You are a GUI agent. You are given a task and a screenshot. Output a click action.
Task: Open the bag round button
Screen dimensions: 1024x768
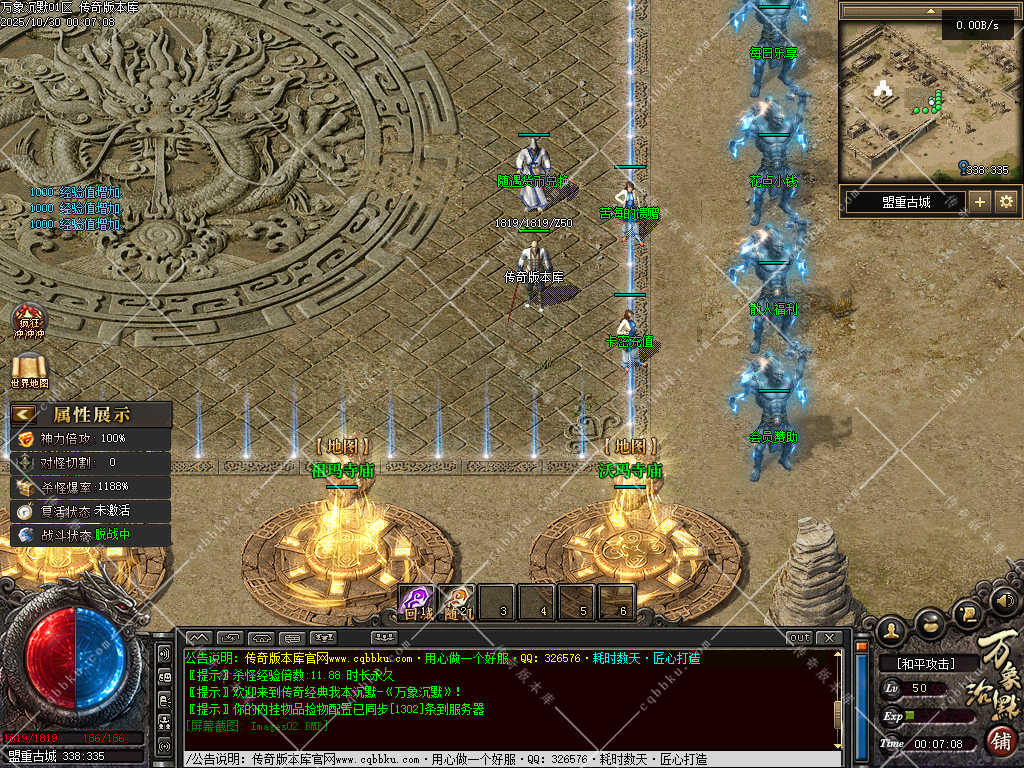point(929,621)
